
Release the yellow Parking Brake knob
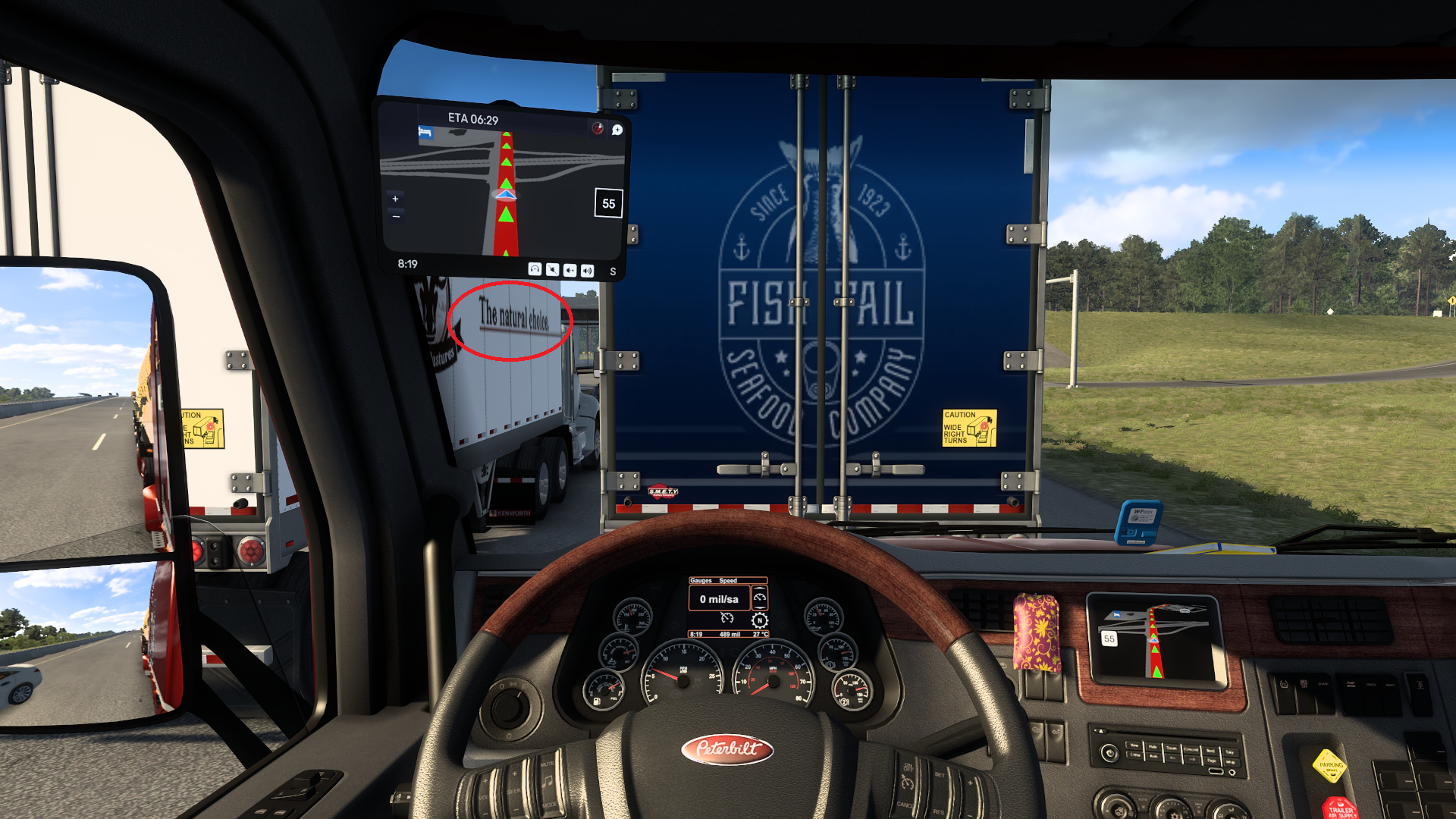1329,766
